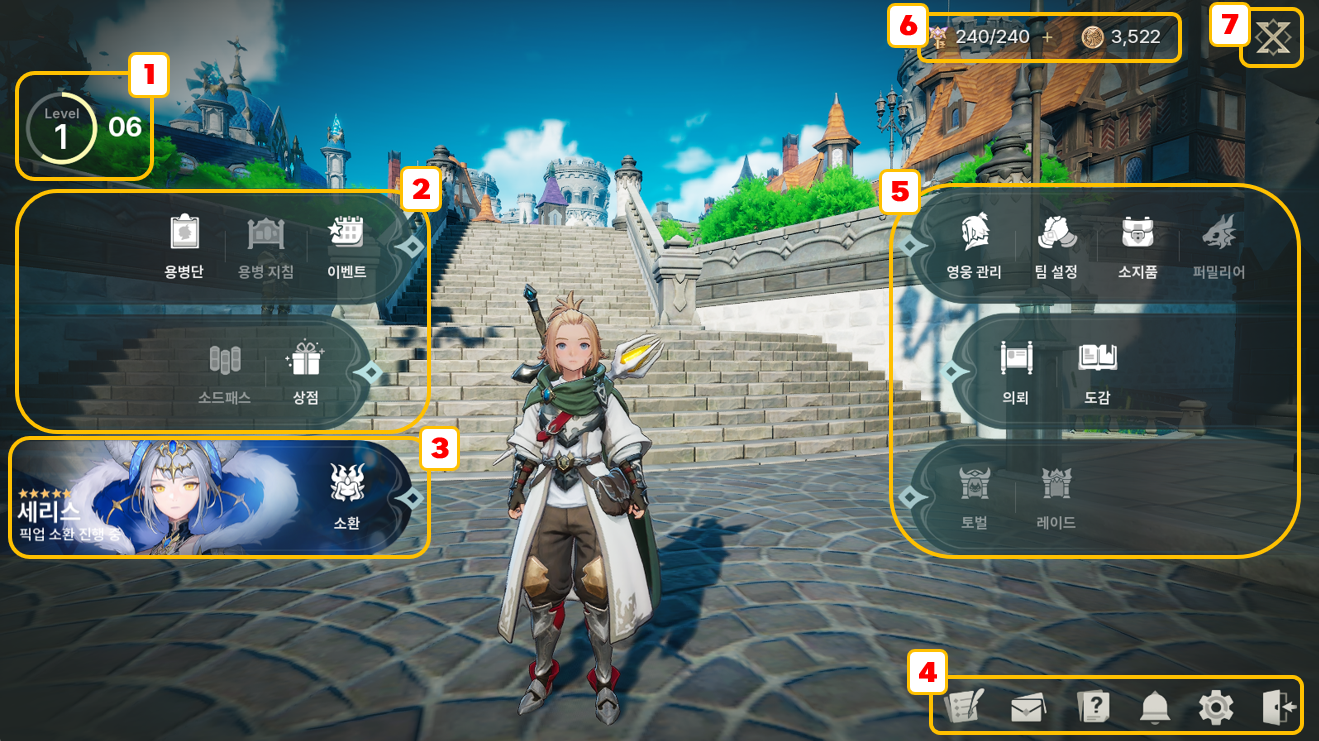1319x741 pixels.
Task: Click the crossed swords icon
Action: (1274, 38)
